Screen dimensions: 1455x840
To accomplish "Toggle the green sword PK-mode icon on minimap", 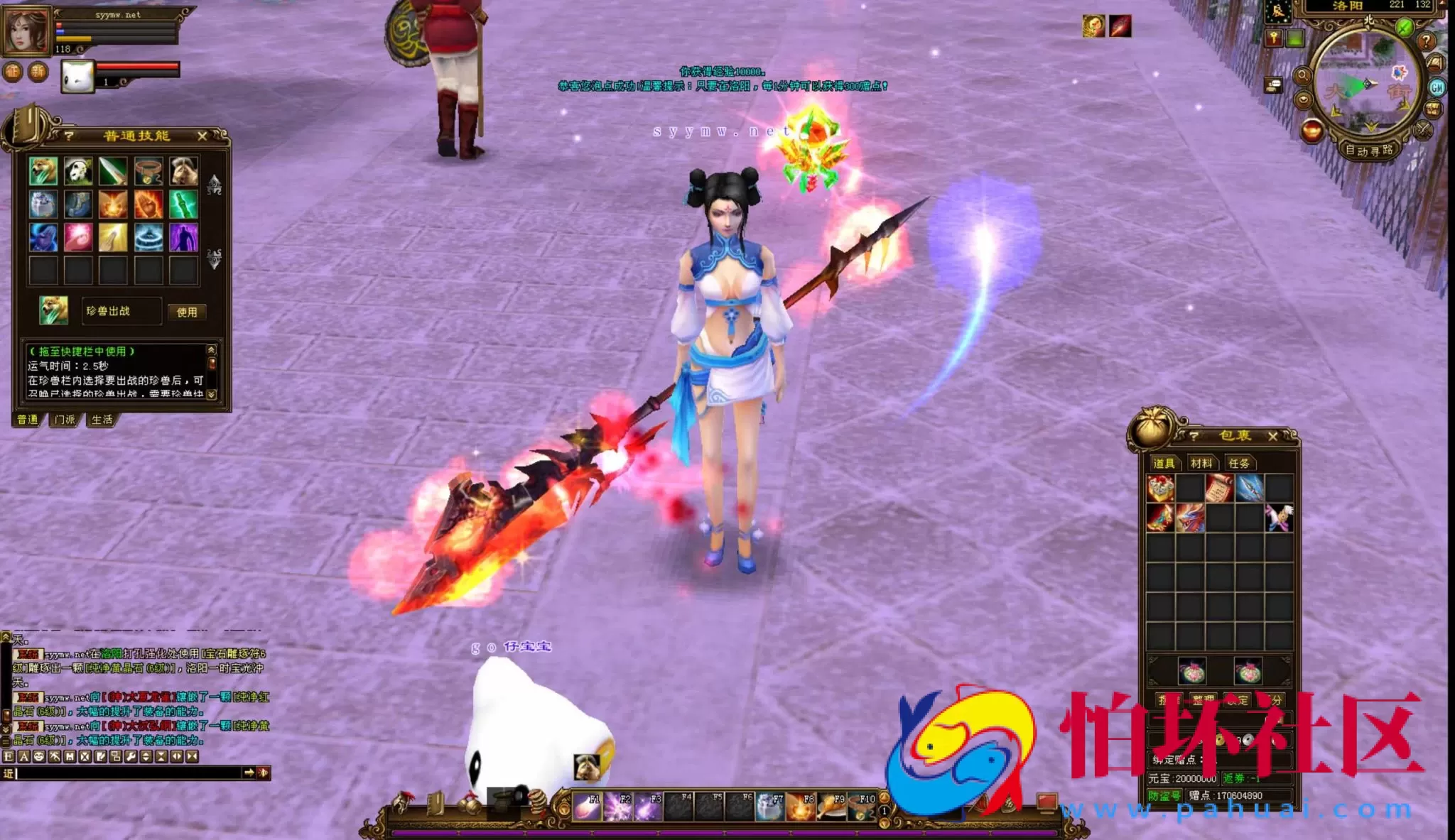I will (1403, 26).
